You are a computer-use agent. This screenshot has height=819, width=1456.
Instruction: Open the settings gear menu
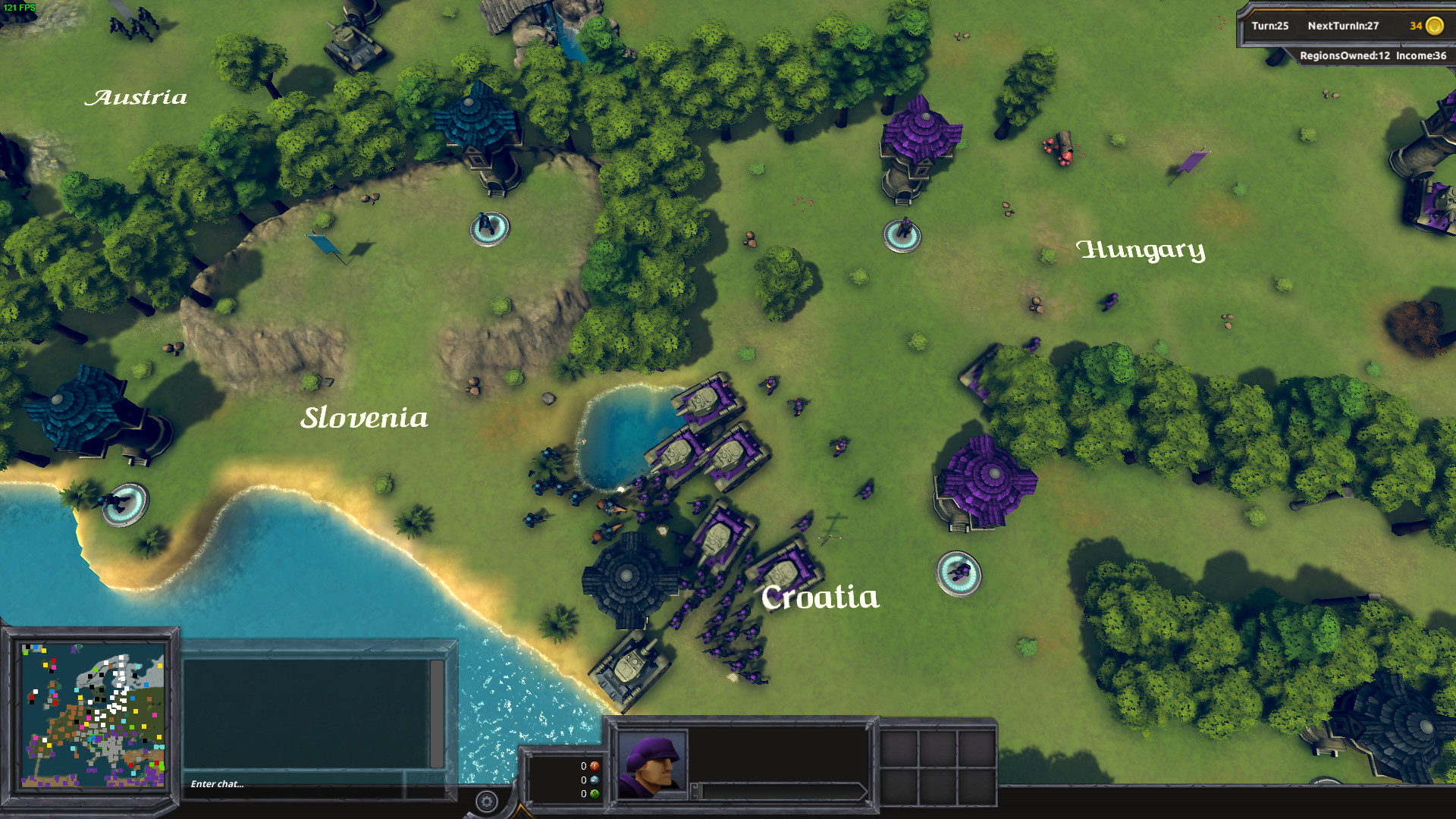coord(485,800)
